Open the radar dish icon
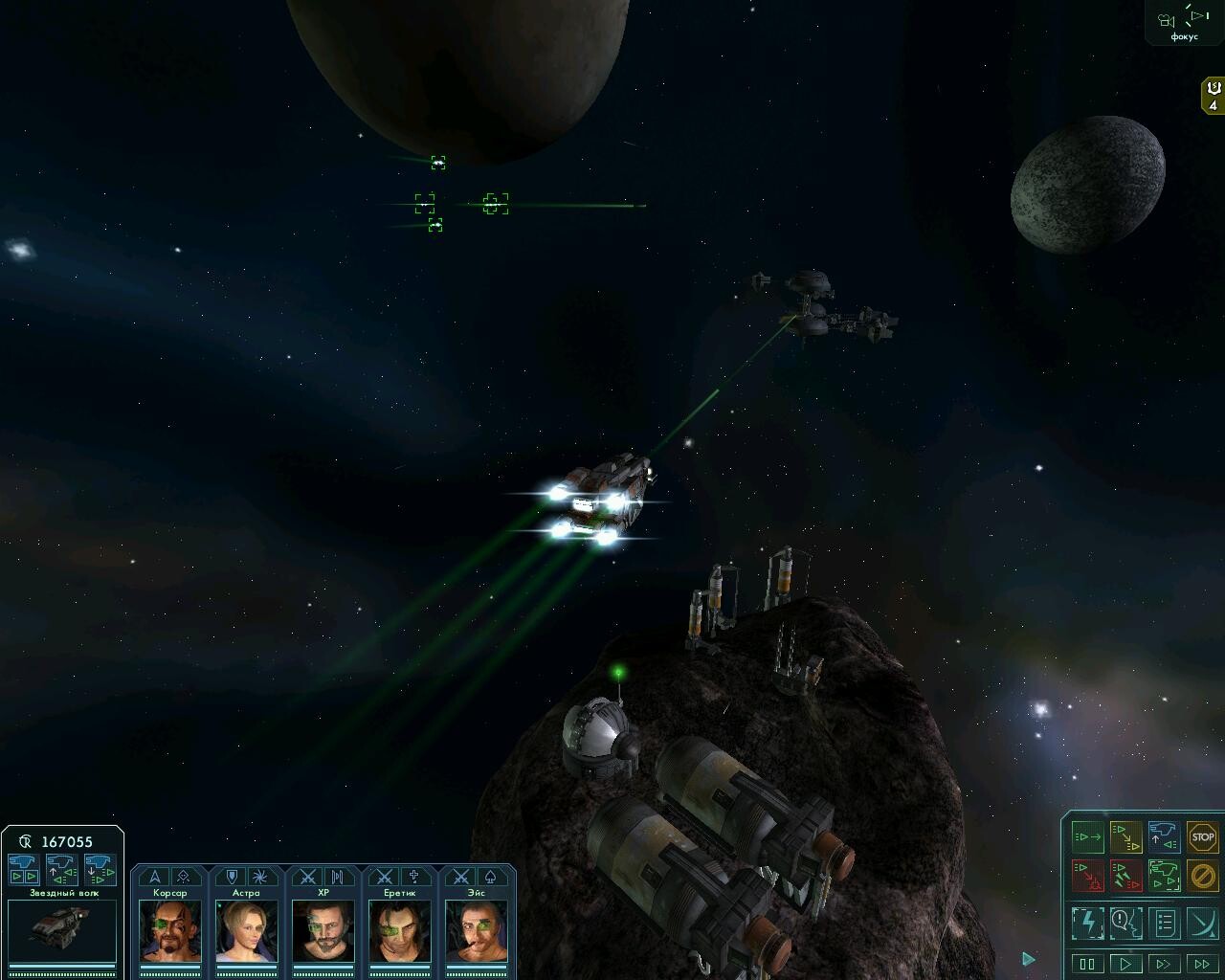 tap(1202, 923)
